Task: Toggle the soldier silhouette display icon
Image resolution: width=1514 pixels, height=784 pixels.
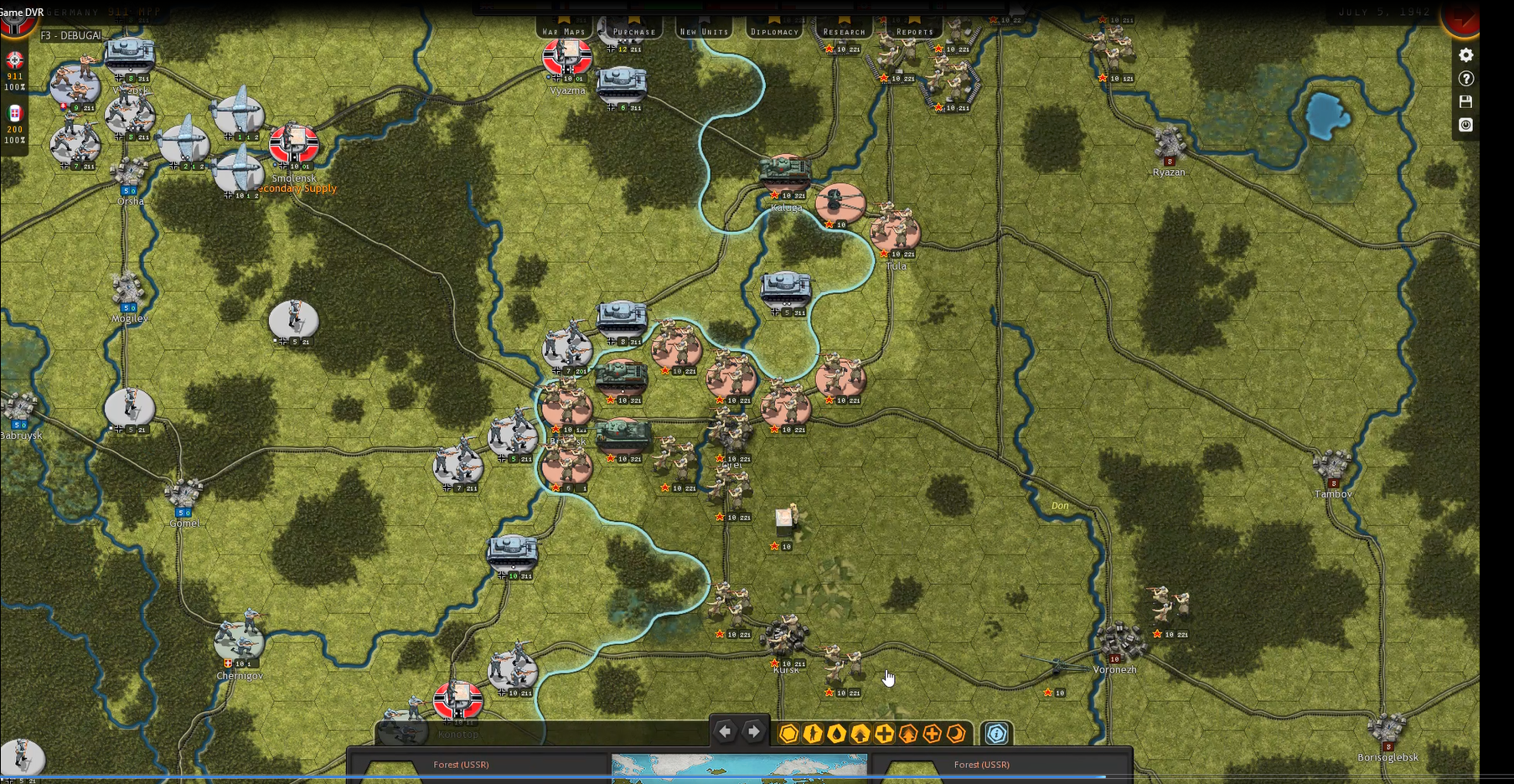Action: click(x=812, y=735)
